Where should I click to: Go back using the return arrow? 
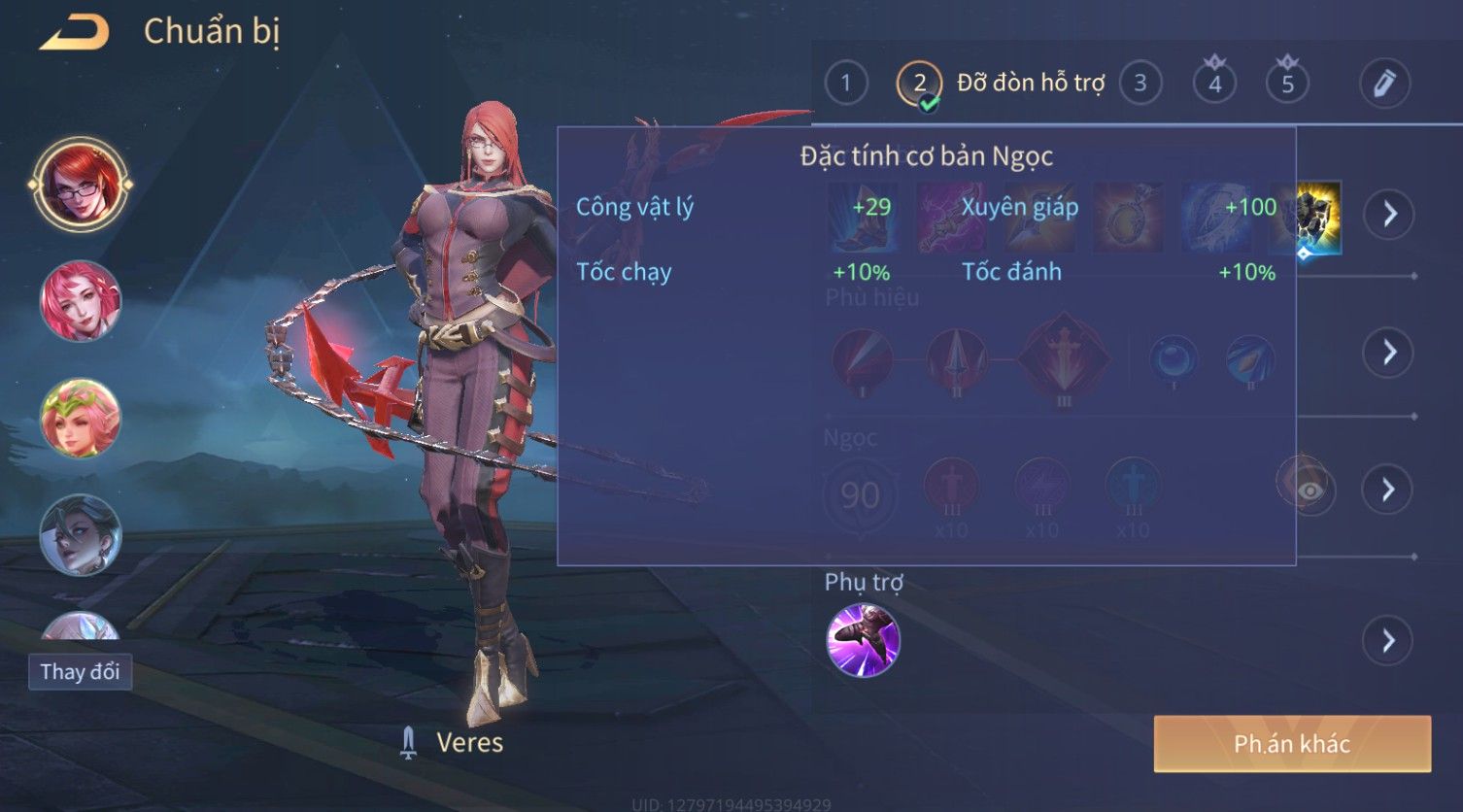coord(76,32)
